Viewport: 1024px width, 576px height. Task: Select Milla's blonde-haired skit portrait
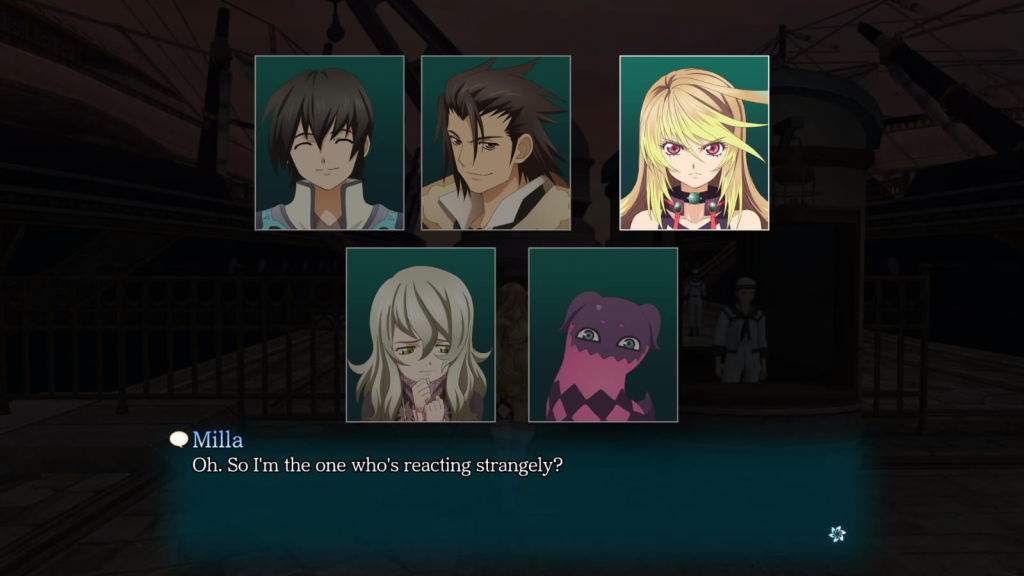click(694, 143)
